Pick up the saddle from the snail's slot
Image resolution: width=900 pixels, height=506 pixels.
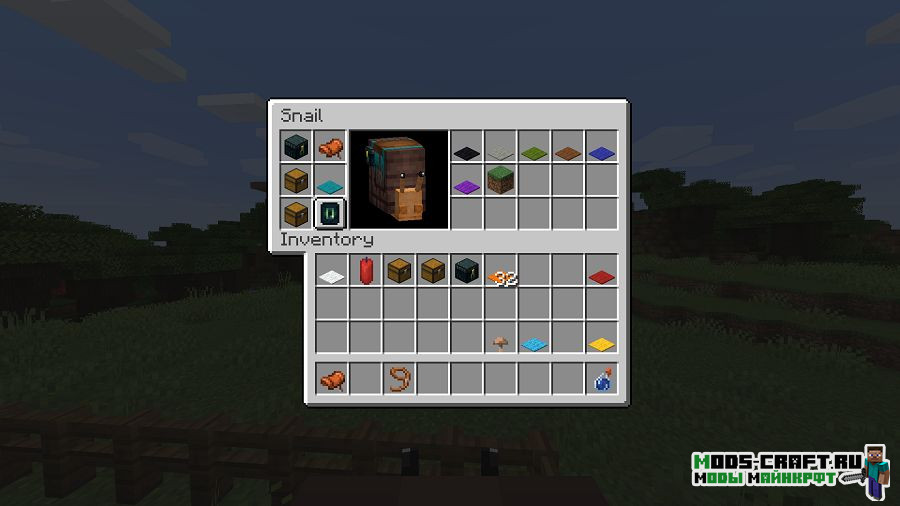pos(331,148)
